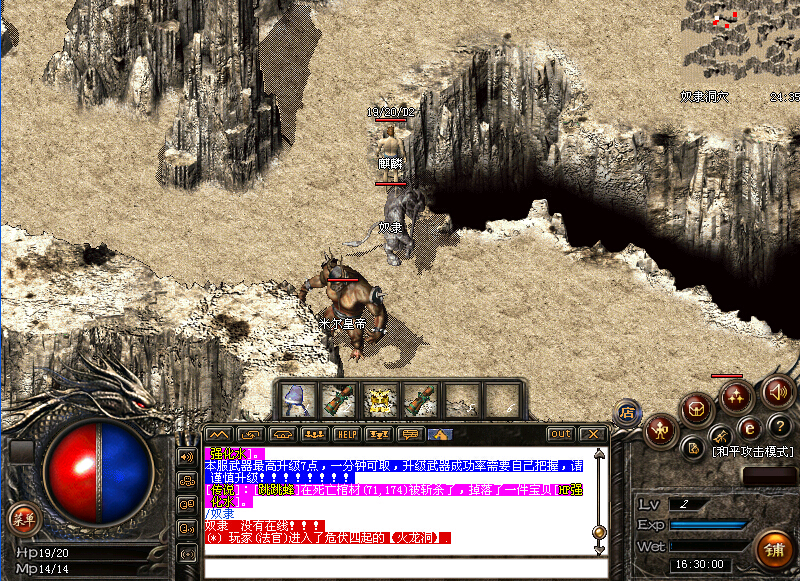Click the crossed swords attack mode icon
Image resolution: width=800 pixels, height=581 pixels.
[720, 437]
